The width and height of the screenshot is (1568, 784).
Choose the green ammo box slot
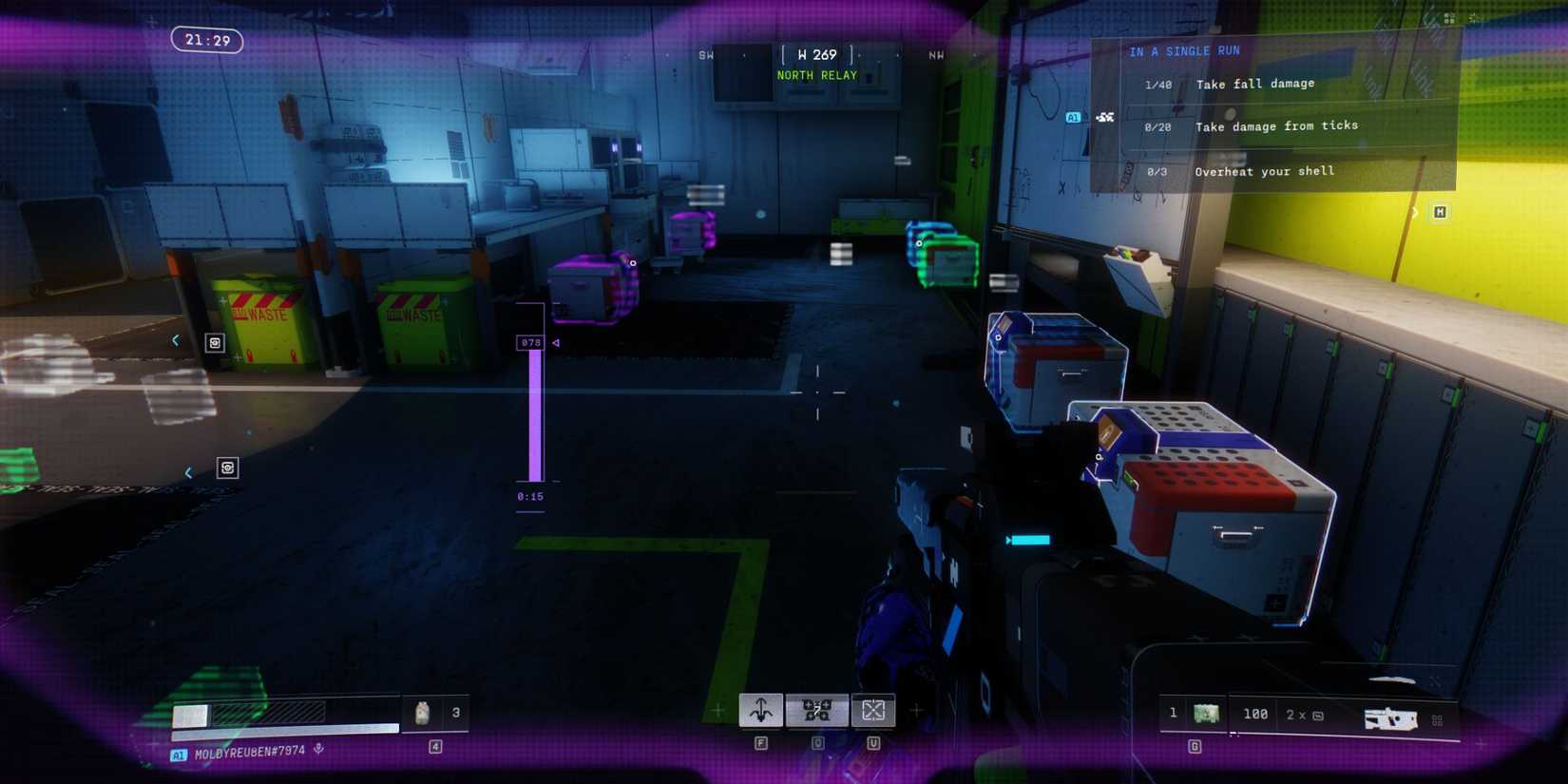coord(1206,714)
